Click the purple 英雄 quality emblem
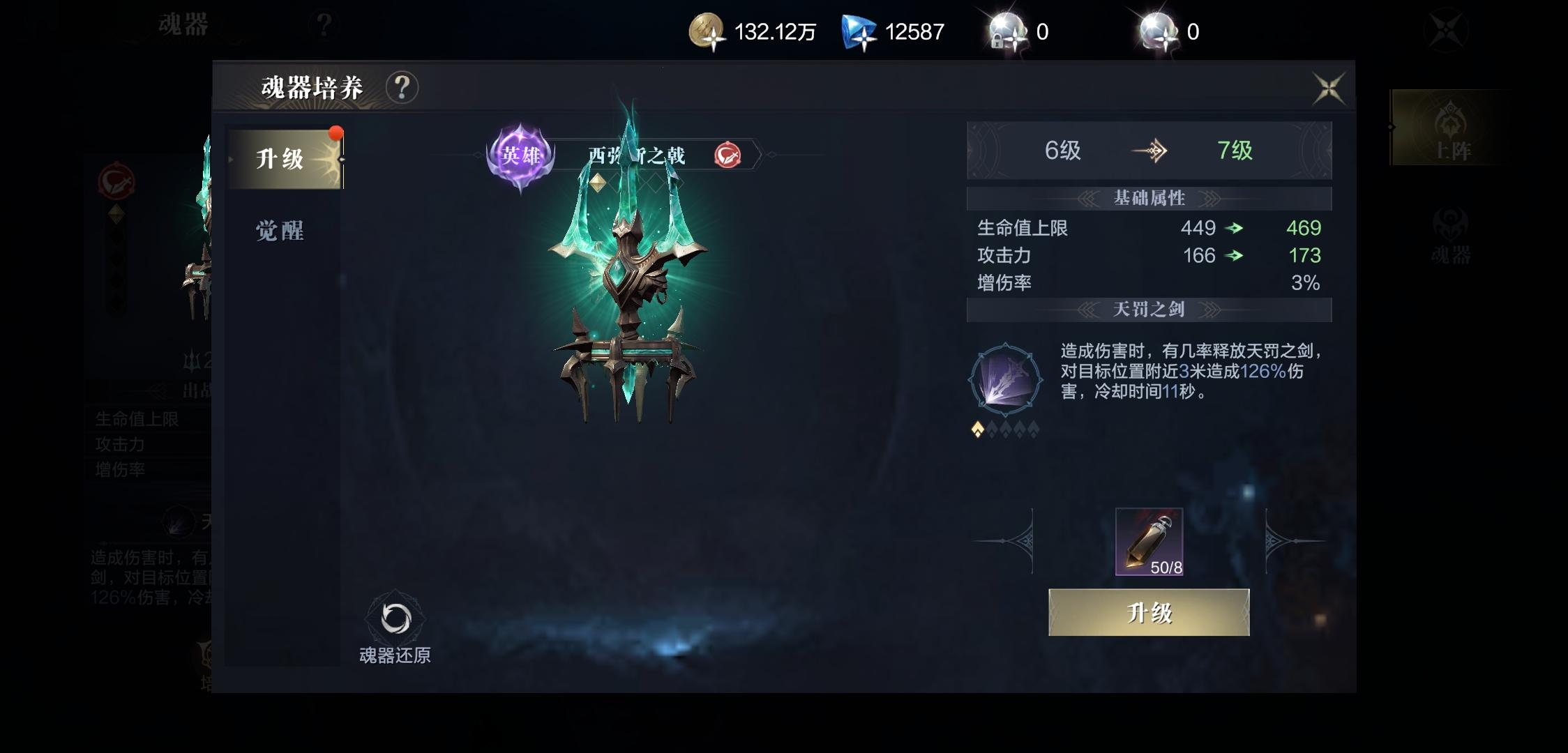Image resolution: width=1568 pixels, height=753 pixels. click(x=519, y=155)
